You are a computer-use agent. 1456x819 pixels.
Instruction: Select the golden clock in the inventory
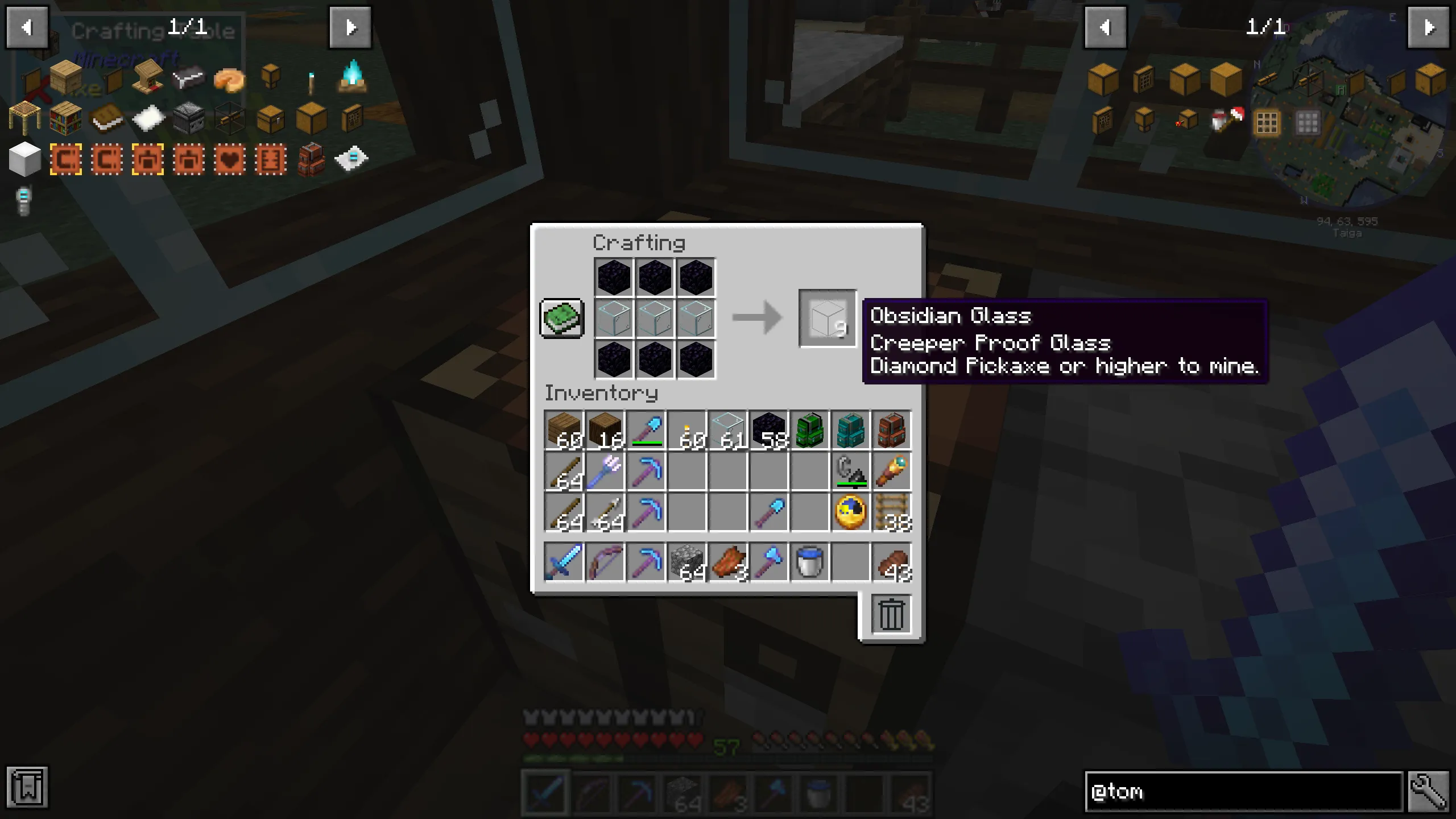[x=850, y=512]
